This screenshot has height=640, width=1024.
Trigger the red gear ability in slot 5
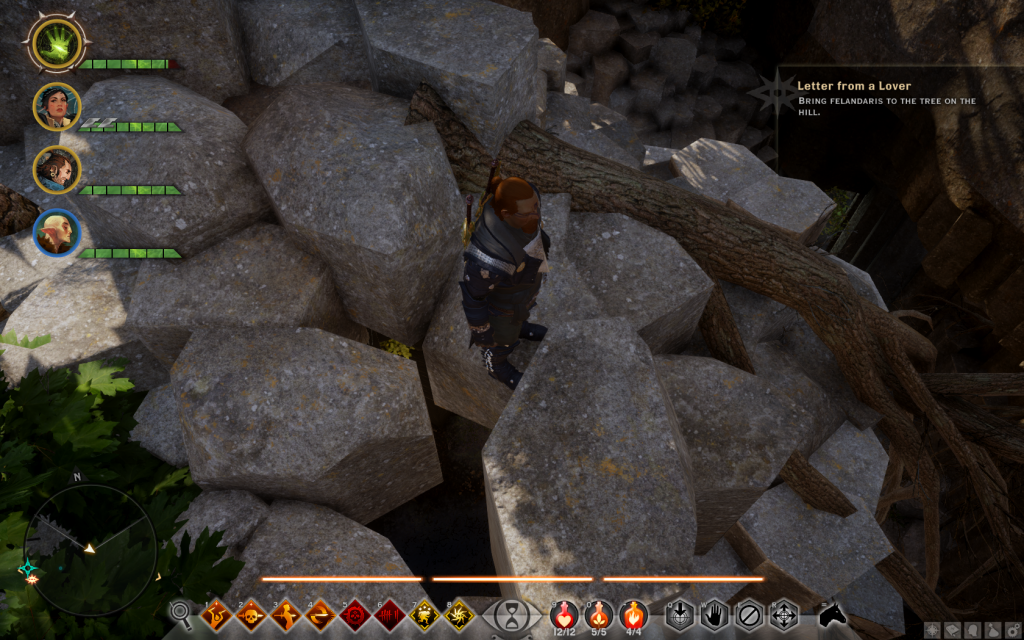(x=356, y=614)
